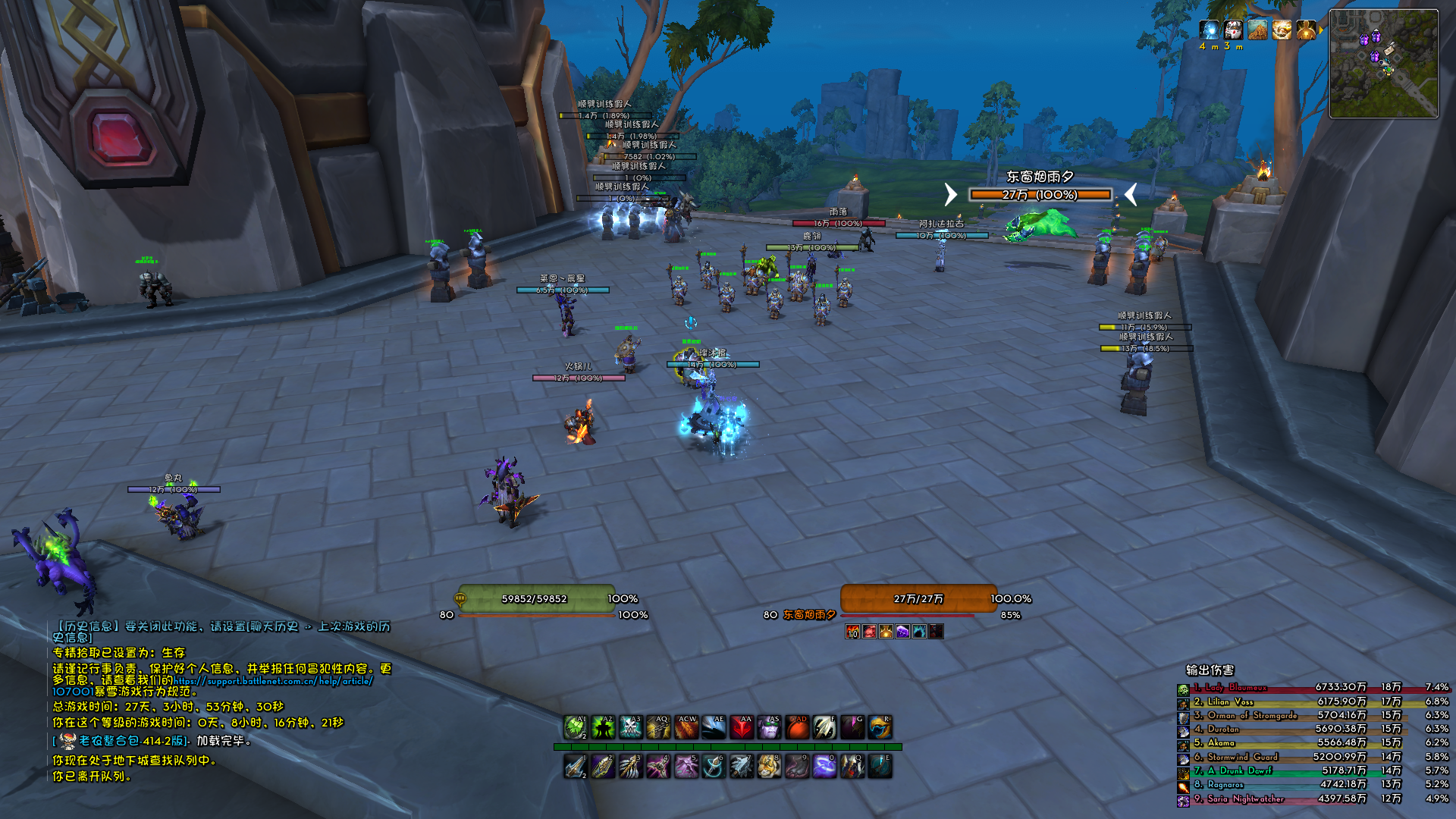Use the teal skull ability bound to A3
1456x819 pixels.
click(630, 727)
